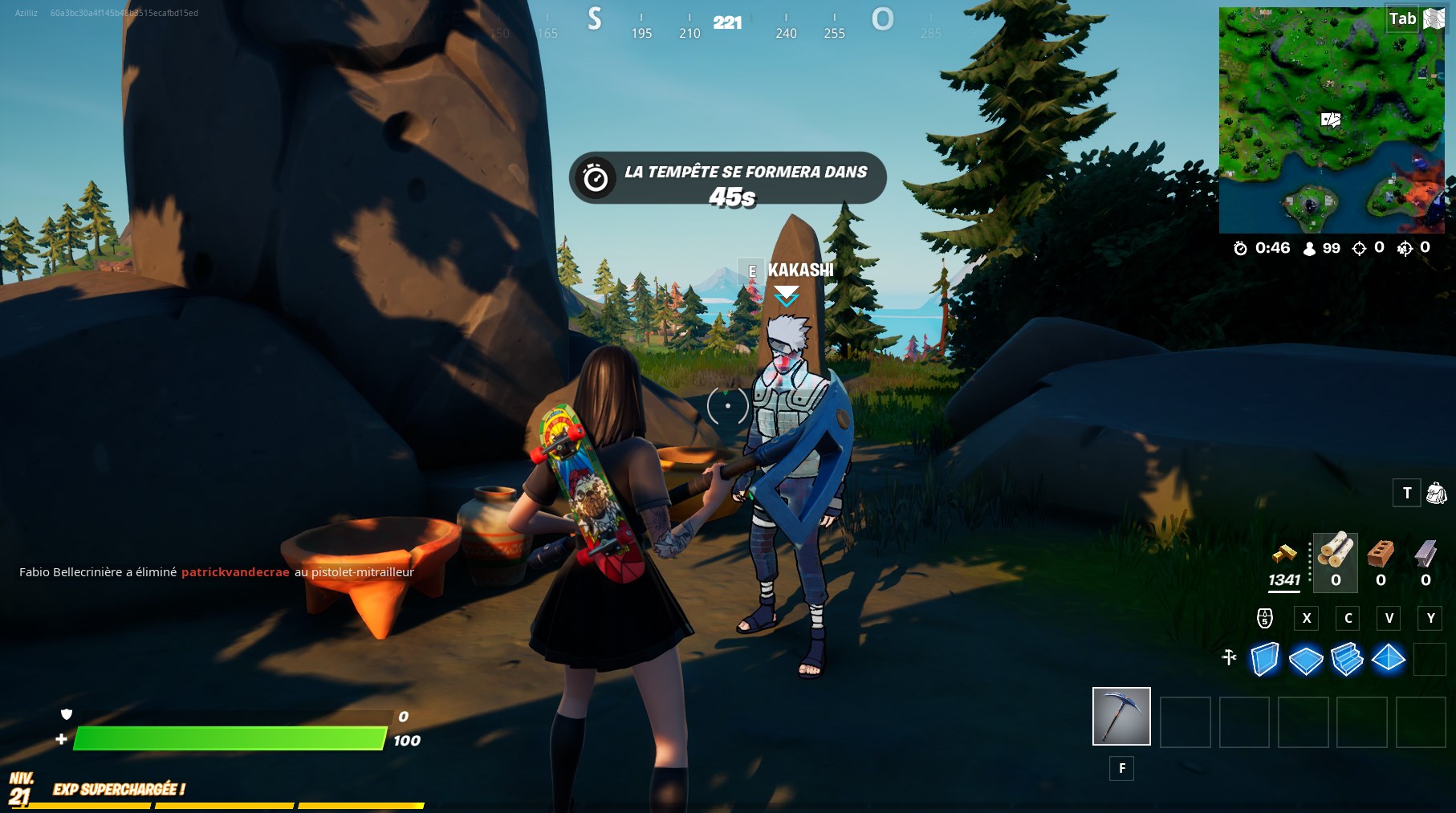
Task: Open the full map via the Tab label
Action: 1404,18
